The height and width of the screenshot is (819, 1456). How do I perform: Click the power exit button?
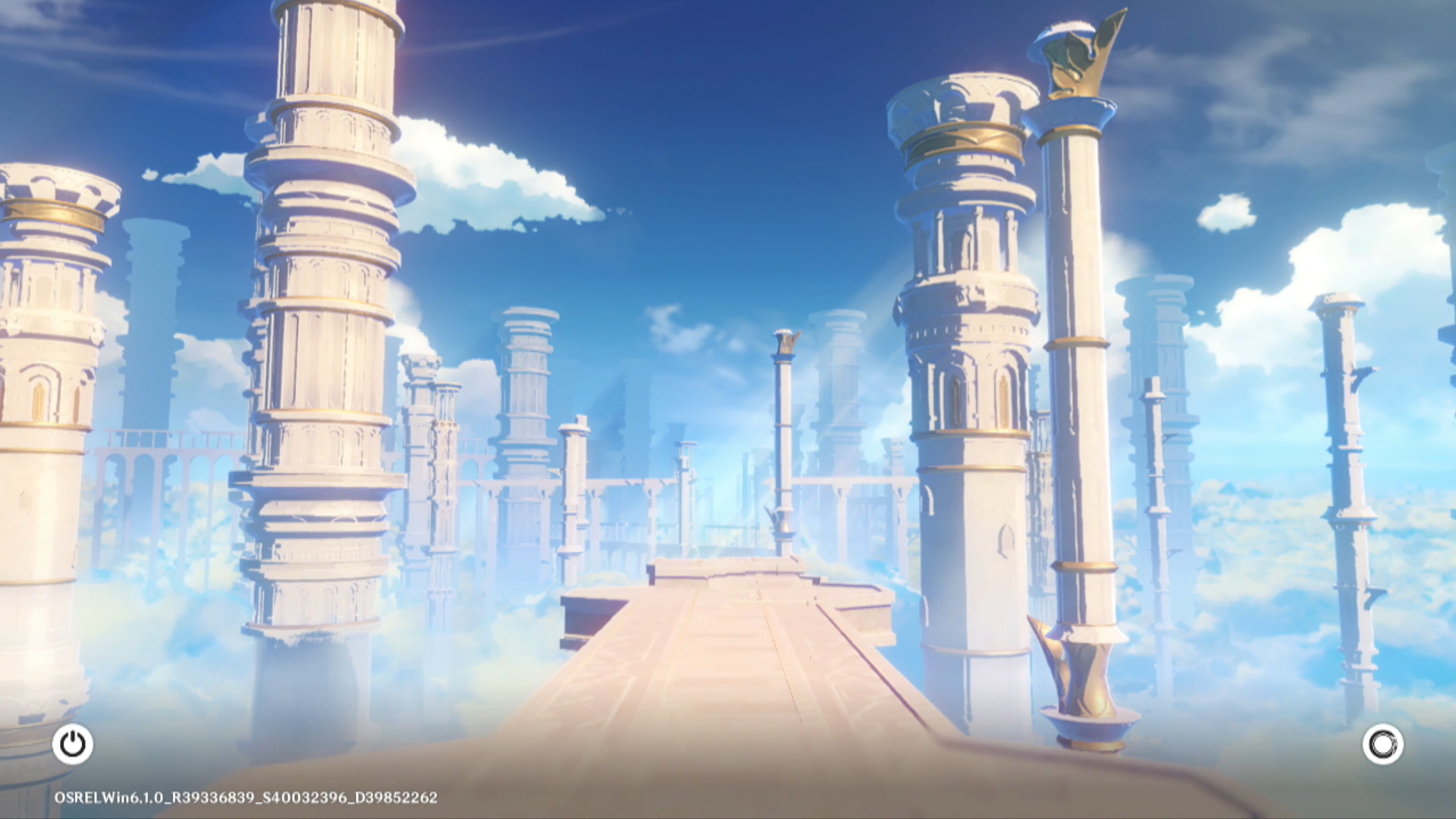tap(73, 744)
